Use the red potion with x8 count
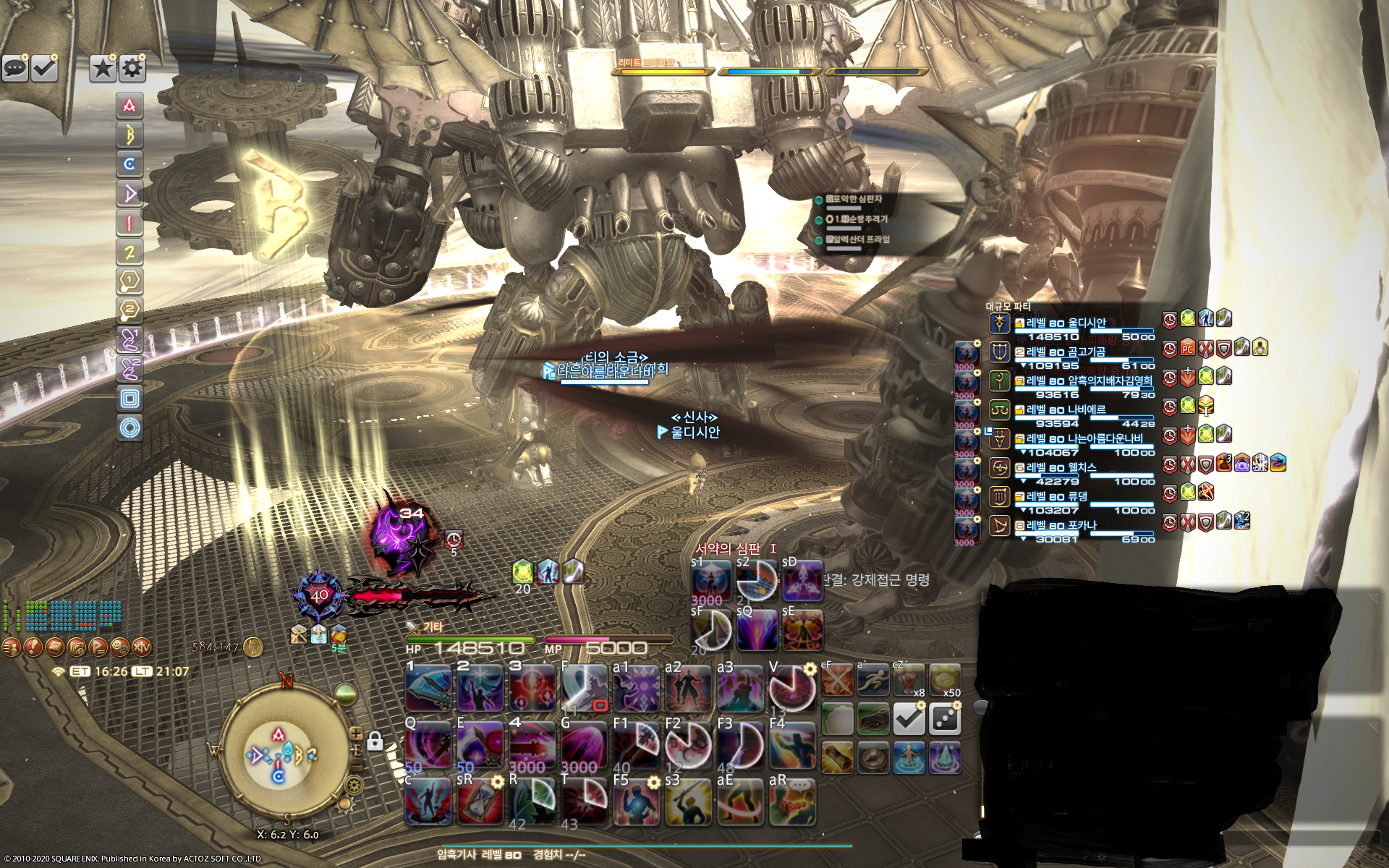 909,681
